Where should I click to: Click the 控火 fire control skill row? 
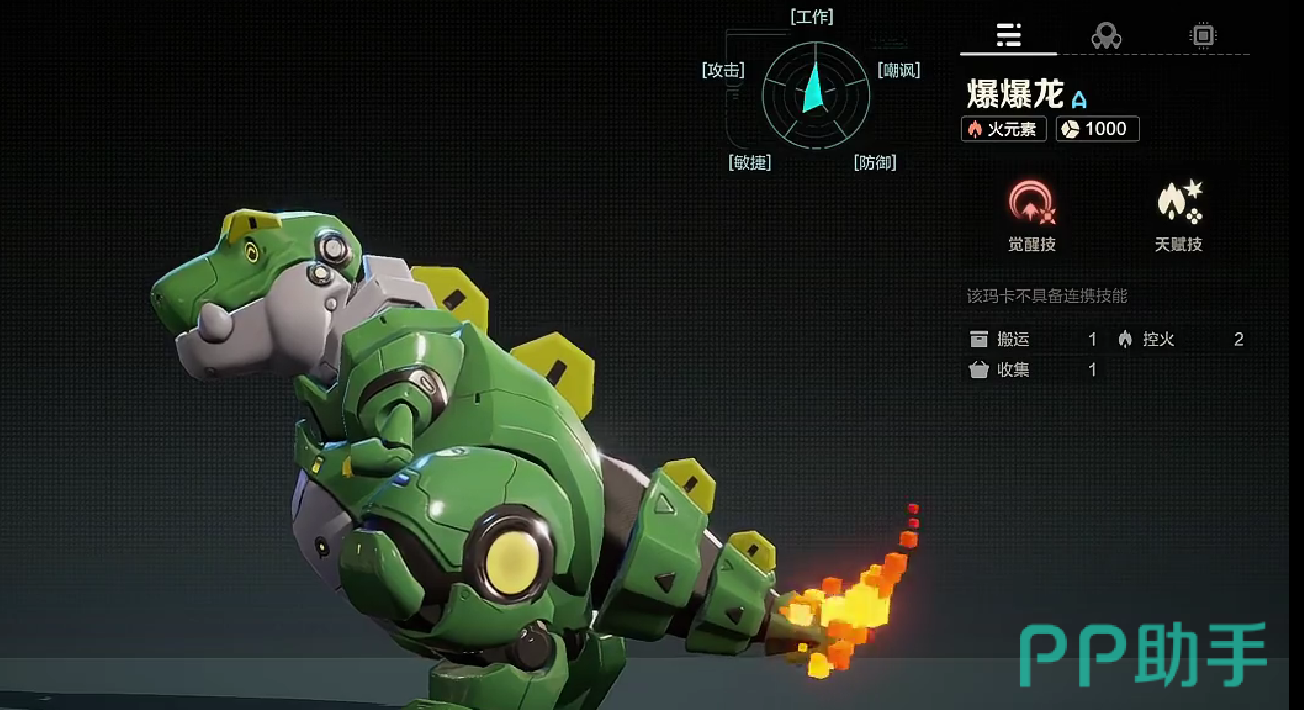click(1180, 340)
